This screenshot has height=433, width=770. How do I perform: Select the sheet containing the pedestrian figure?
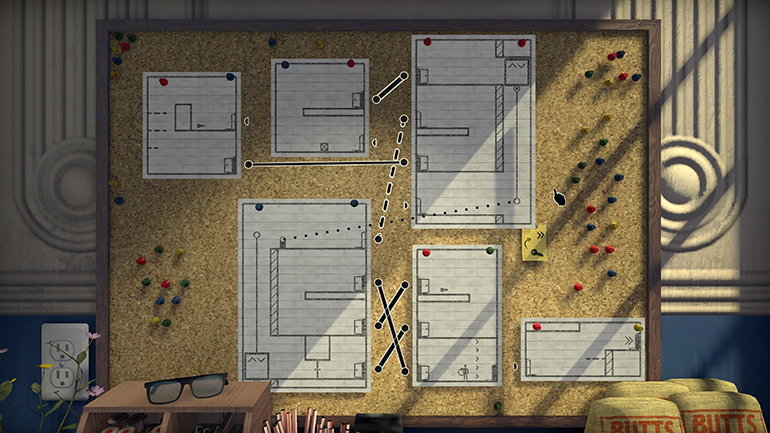point(456,315)
